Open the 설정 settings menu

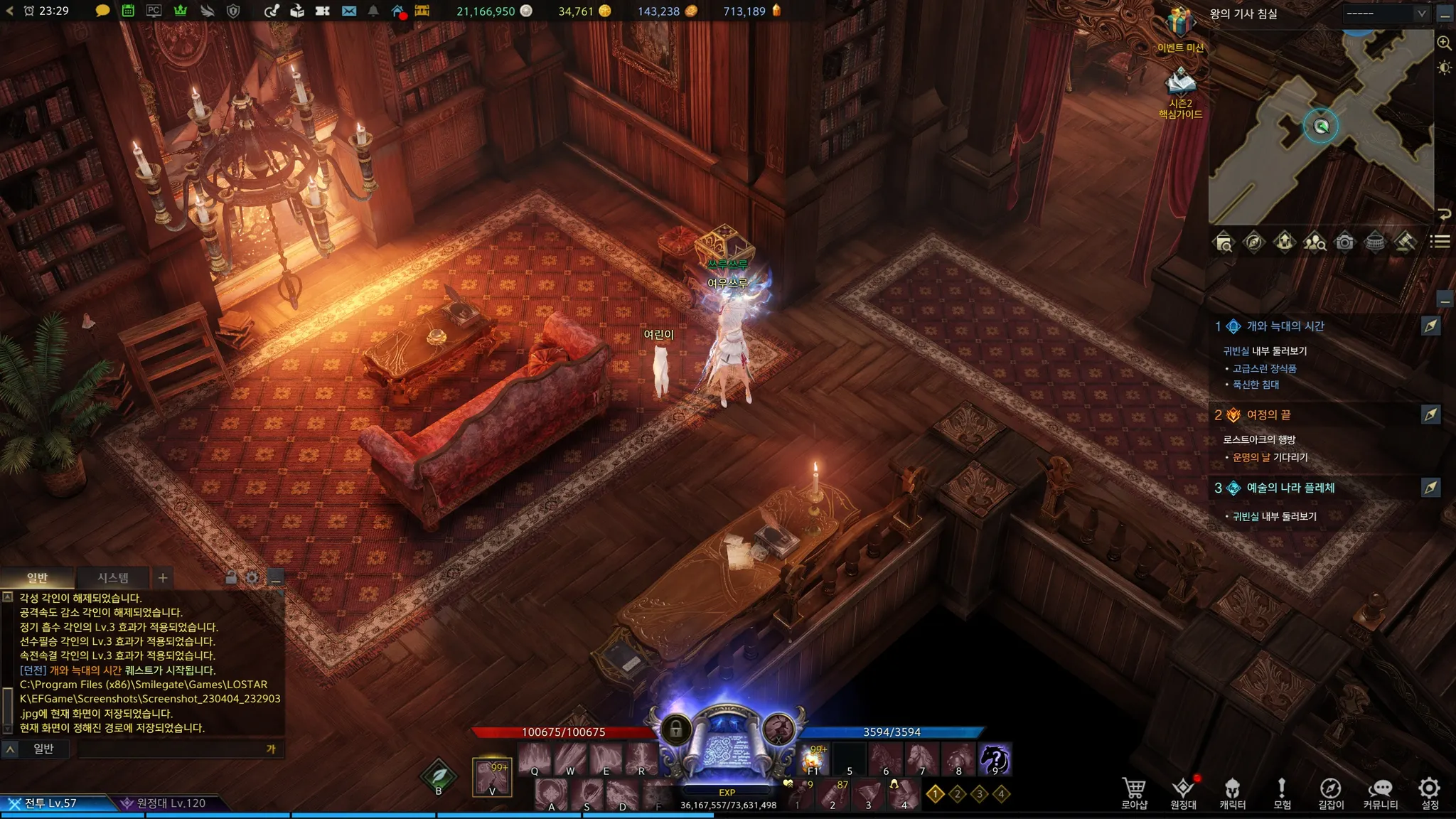tap(1429, 793)
